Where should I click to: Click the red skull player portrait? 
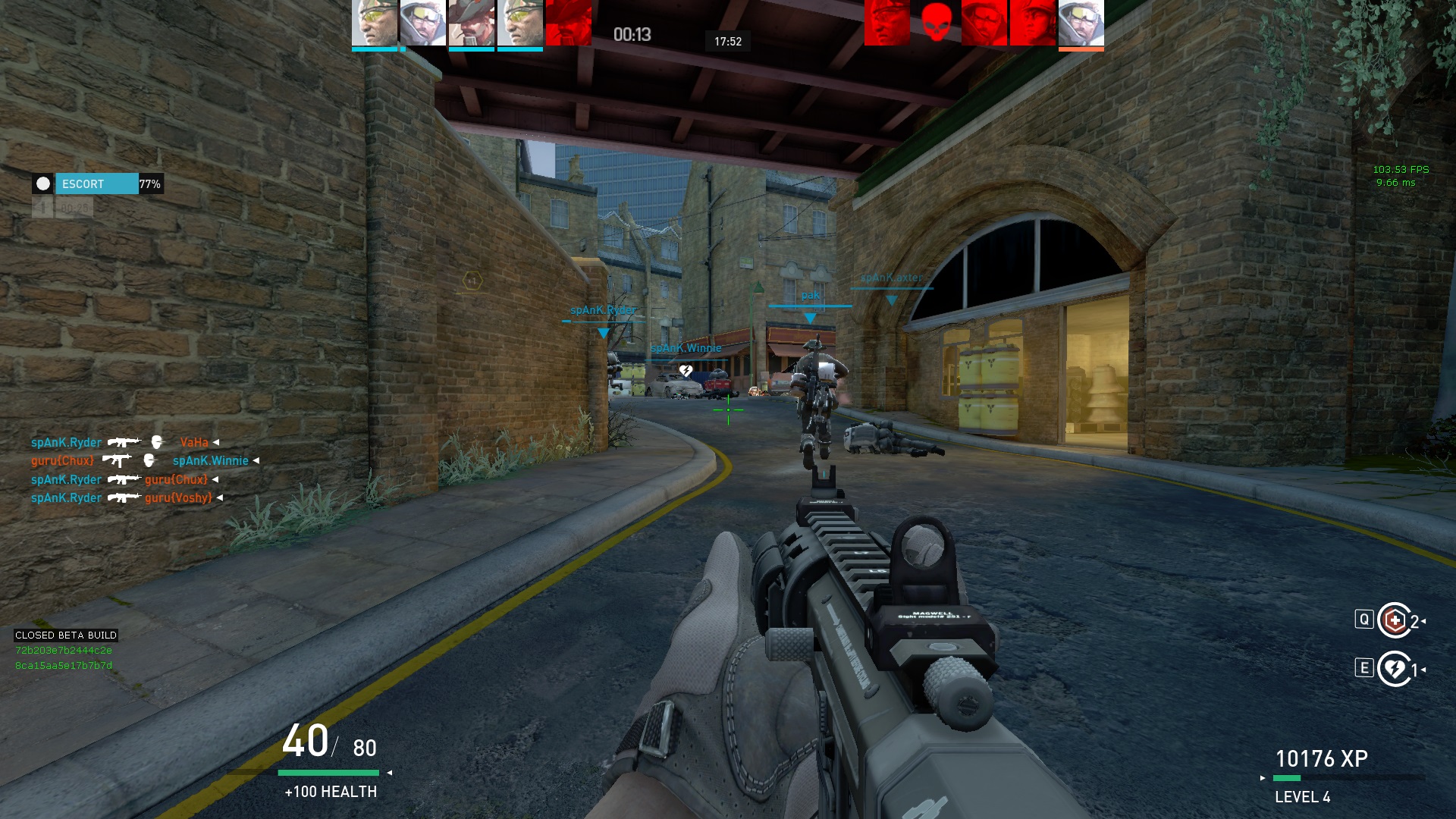(936, 23)
